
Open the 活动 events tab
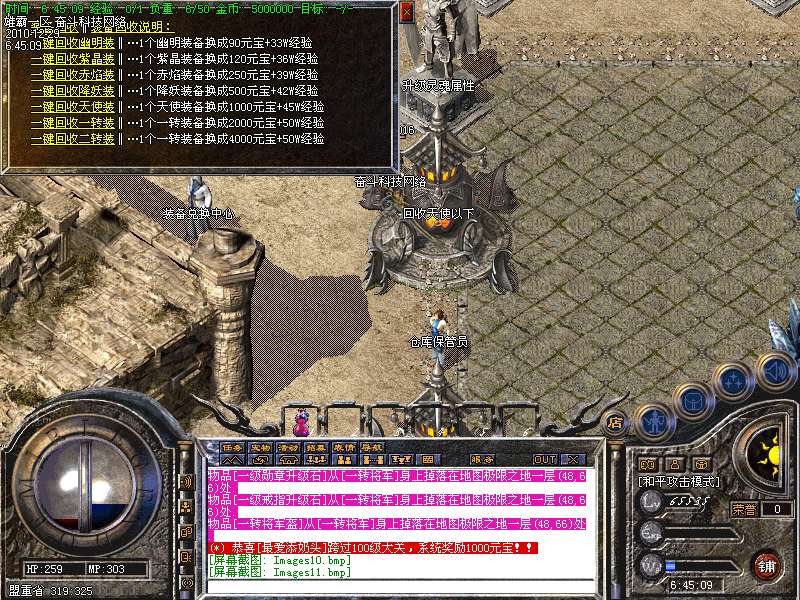pyautogui.click(x=288, y=447)
